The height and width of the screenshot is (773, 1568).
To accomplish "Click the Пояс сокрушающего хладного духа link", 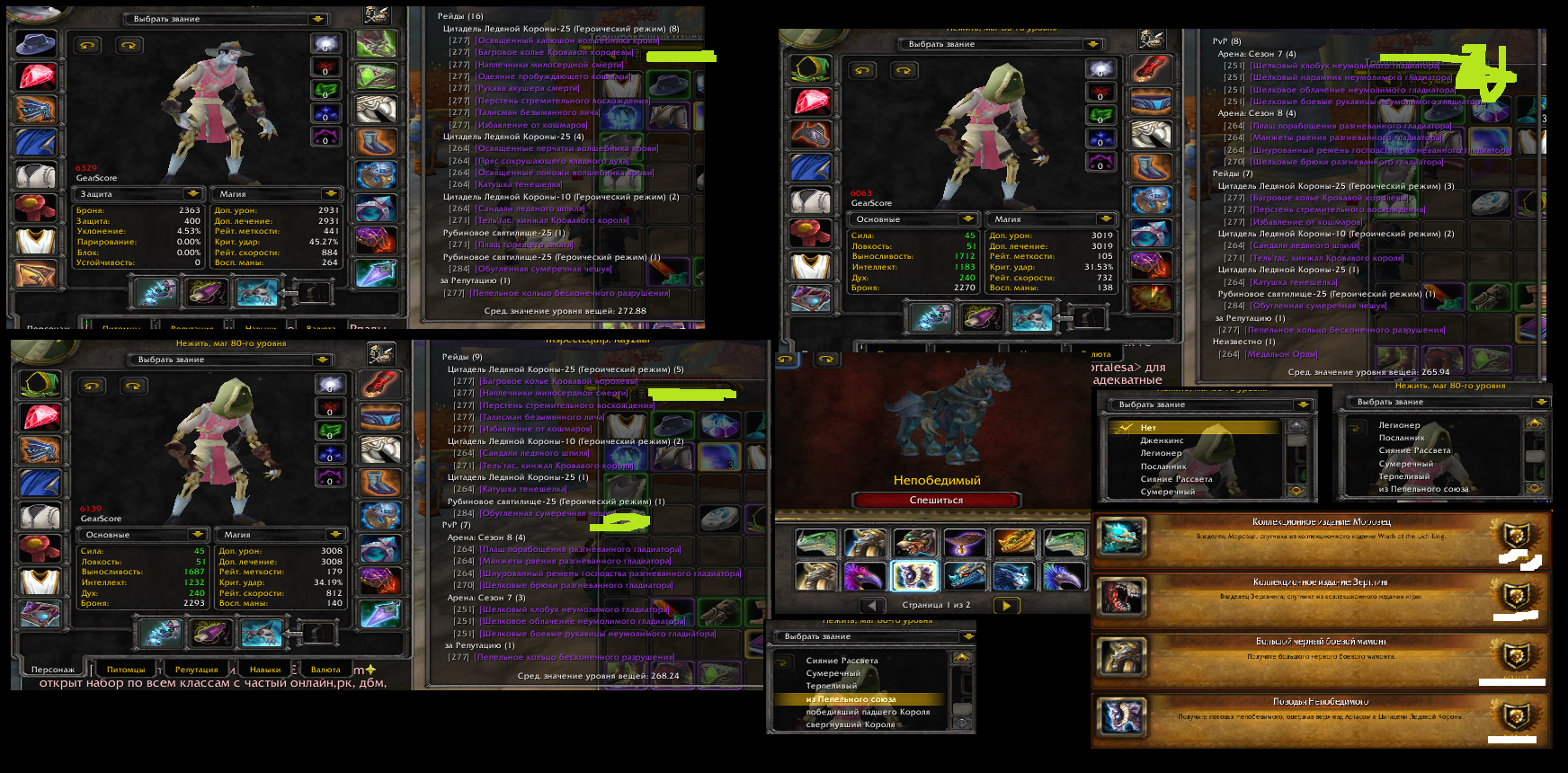I will [x=552, y=161].
